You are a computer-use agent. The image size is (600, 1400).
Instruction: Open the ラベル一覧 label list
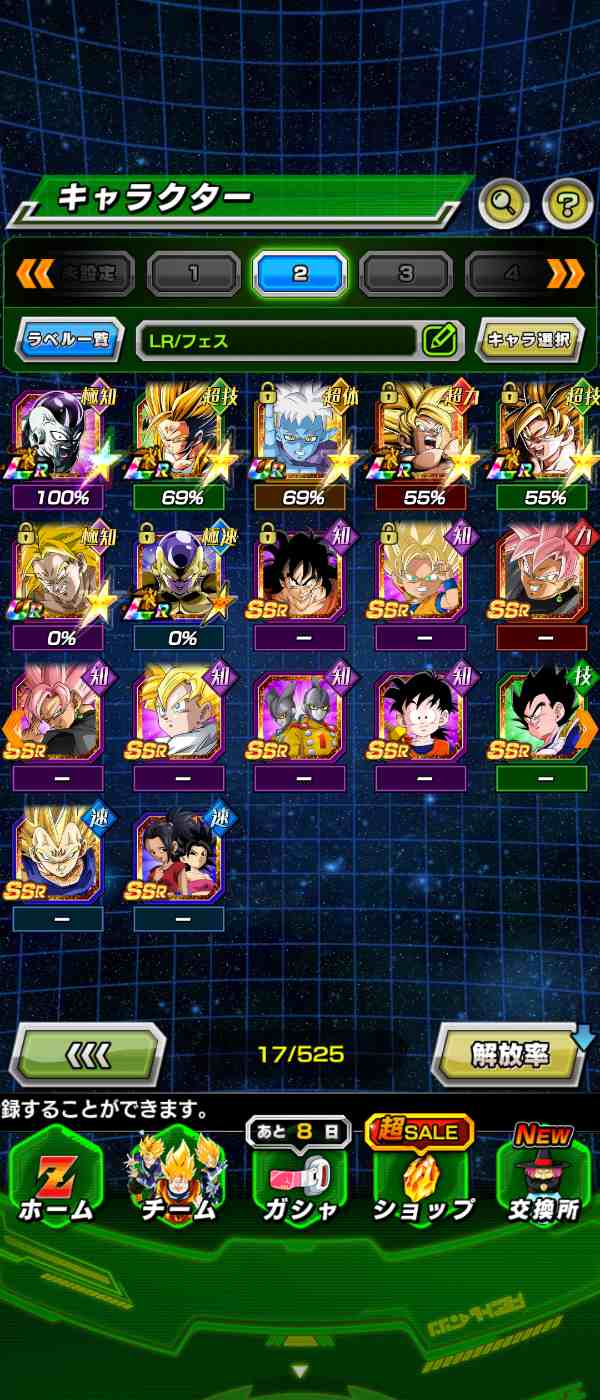[69, 340]
